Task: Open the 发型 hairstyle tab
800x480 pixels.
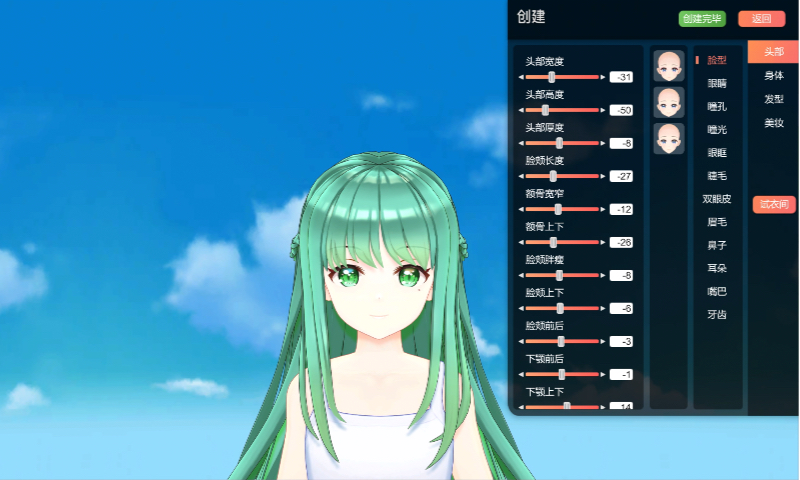Action: pos(773,99)
